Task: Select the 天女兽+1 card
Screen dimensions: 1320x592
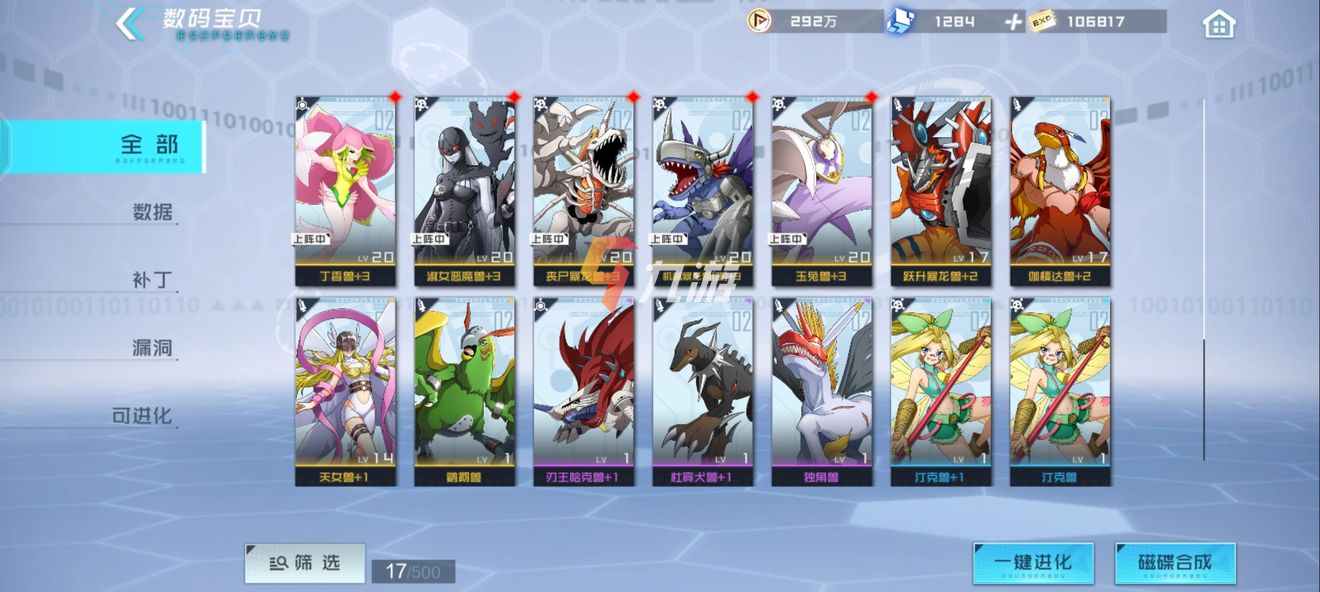Action: 345,391
